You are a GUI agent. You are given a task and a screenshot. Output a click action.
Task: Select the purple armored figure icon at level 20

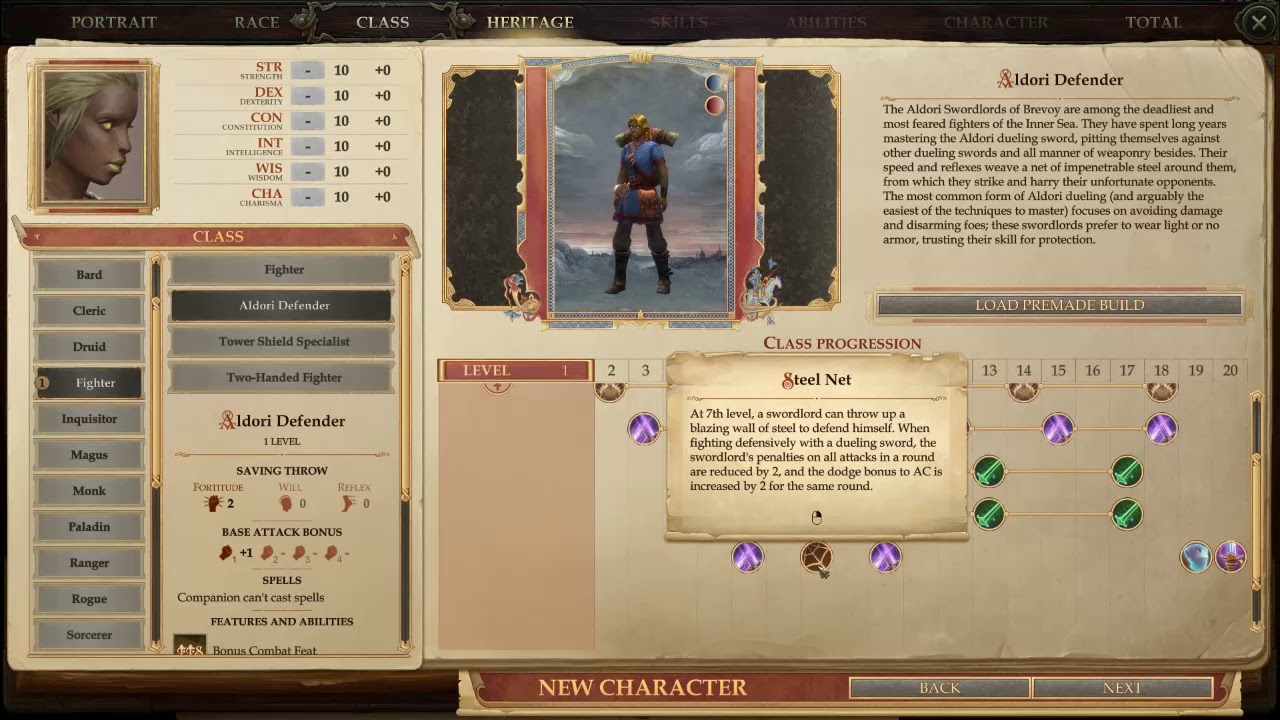(x=1230, y=558)
